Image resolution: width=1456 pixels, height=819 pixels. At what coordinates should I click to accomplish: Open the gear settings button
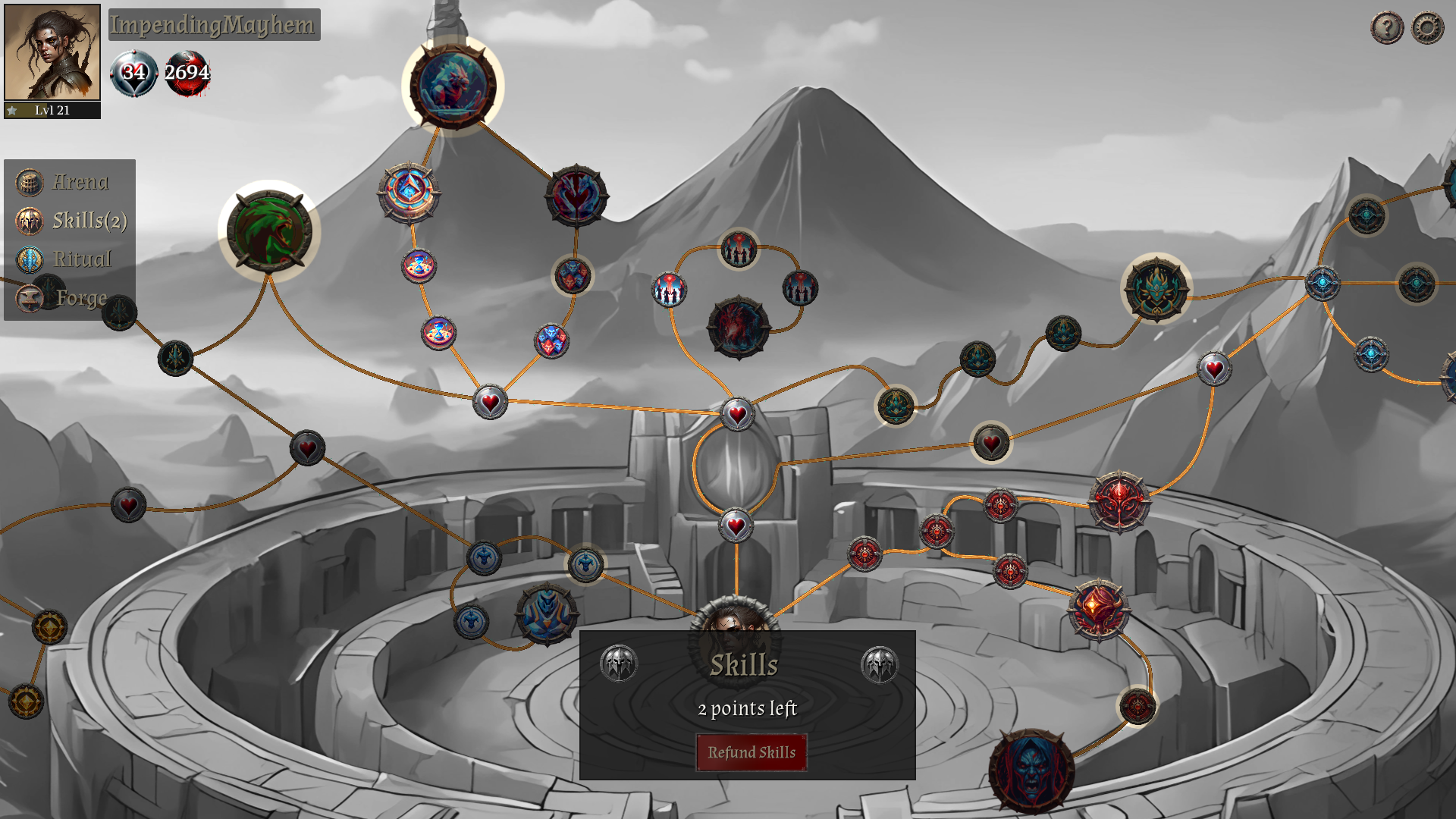coord(1427,28)
